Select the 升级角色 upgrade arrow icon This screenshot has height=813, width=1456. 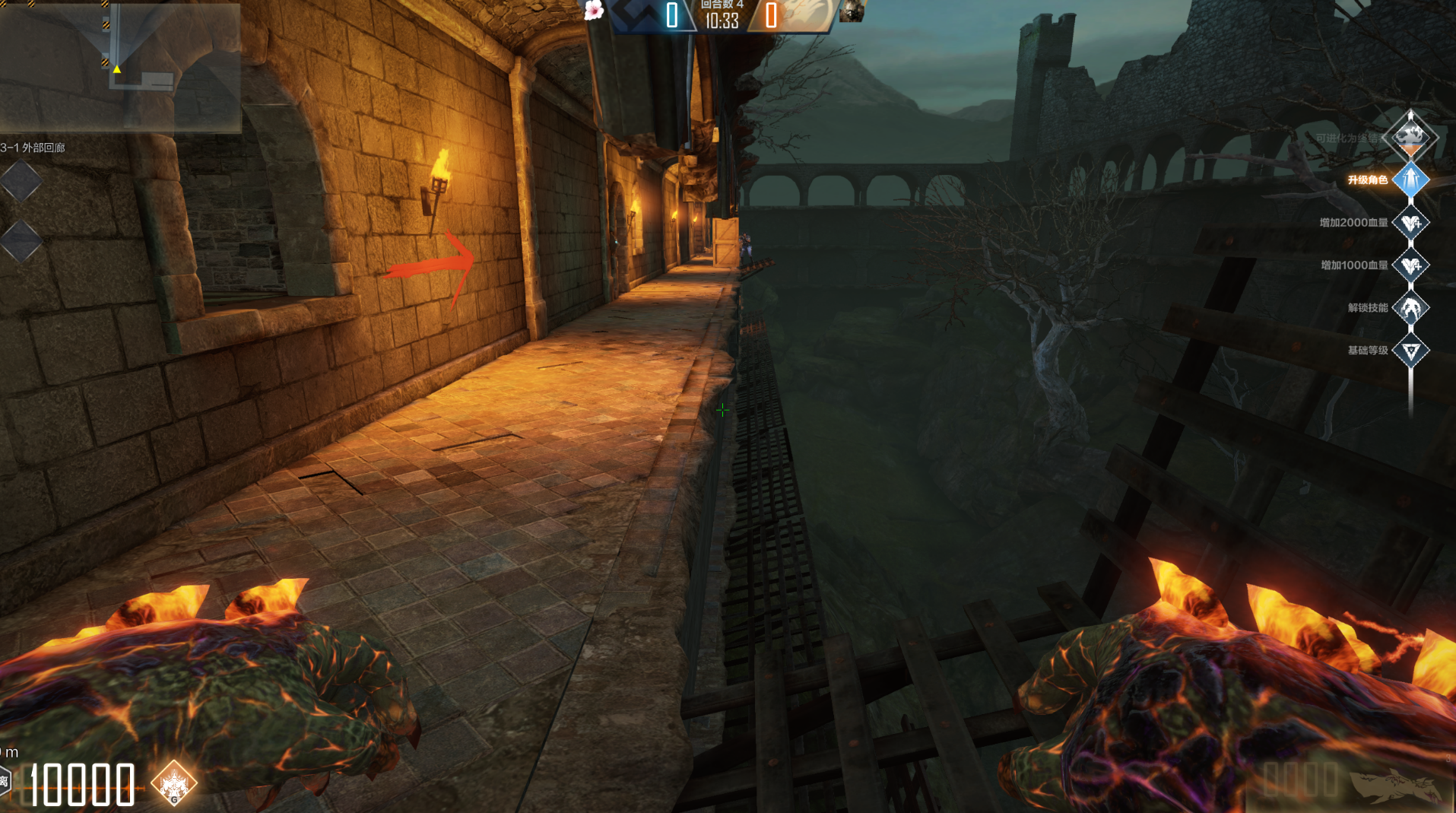pyautogui.click(x=1411, y=180)
